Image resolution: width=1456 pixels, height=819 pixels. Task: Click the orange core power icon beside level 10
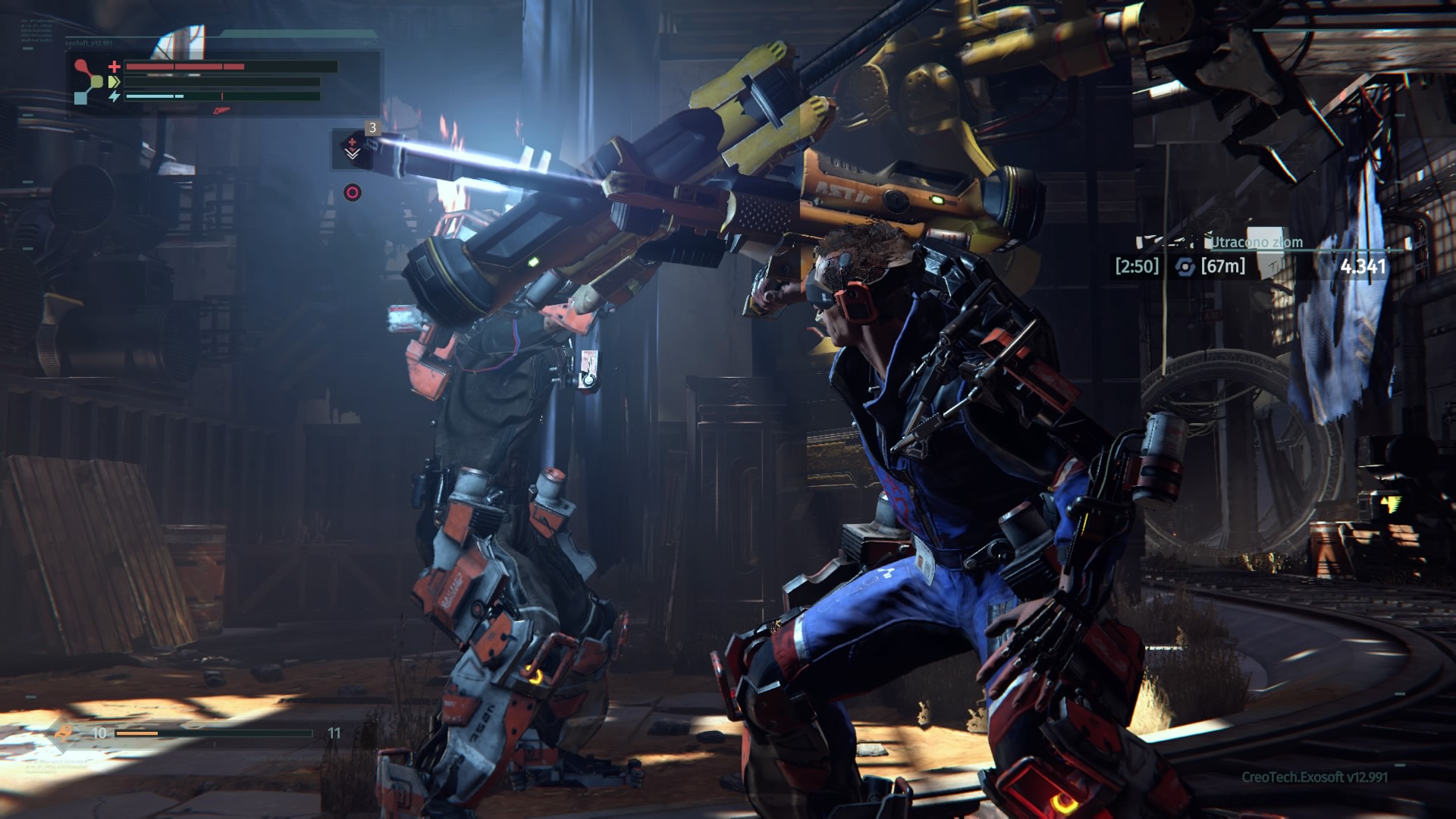coord(65,733)
